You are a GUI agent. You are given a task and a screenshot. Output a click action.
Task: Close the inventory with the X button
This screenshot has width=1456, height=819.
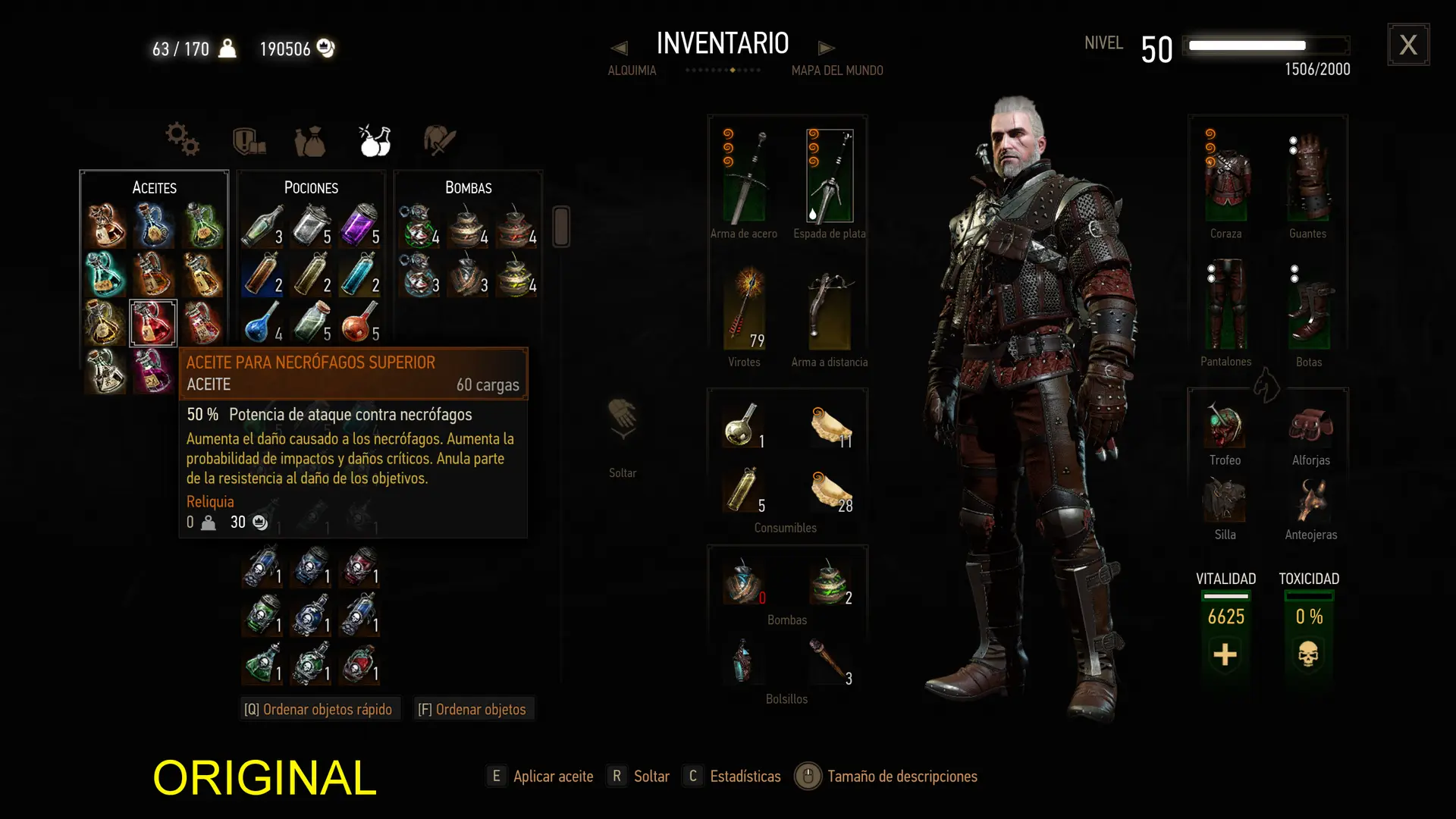[x=1408, y=45]
